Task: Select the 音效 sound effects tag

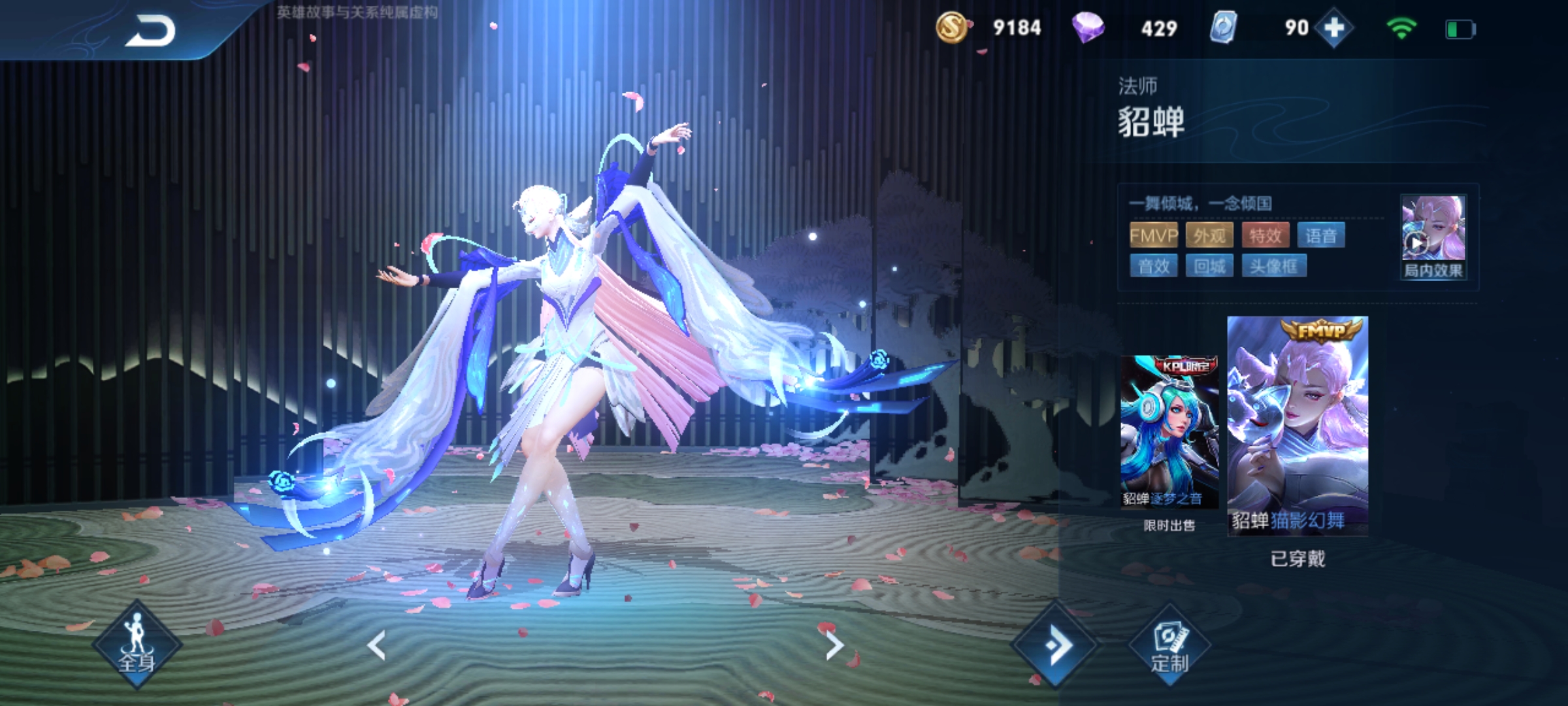Action: click(x=1153, y=266)
